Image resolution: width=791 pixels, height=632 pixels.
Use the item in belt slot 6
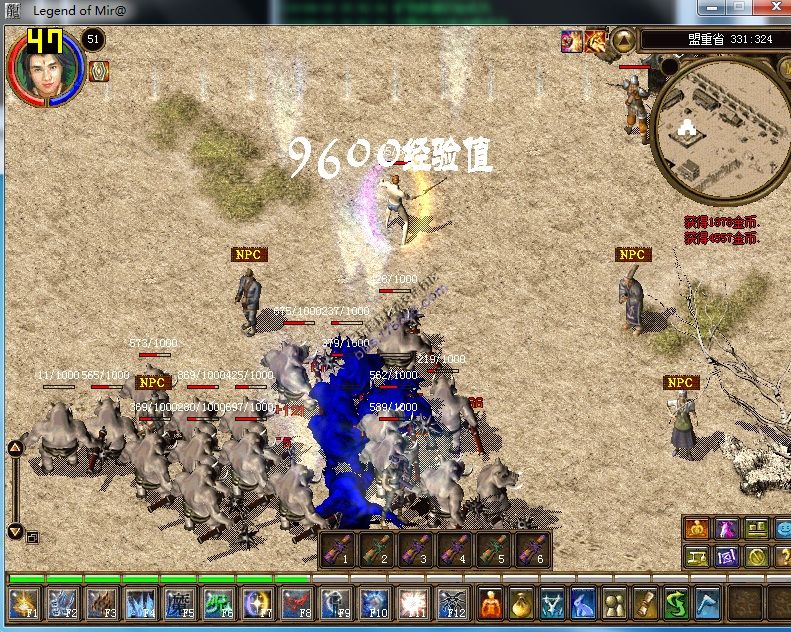pos(532,549)
